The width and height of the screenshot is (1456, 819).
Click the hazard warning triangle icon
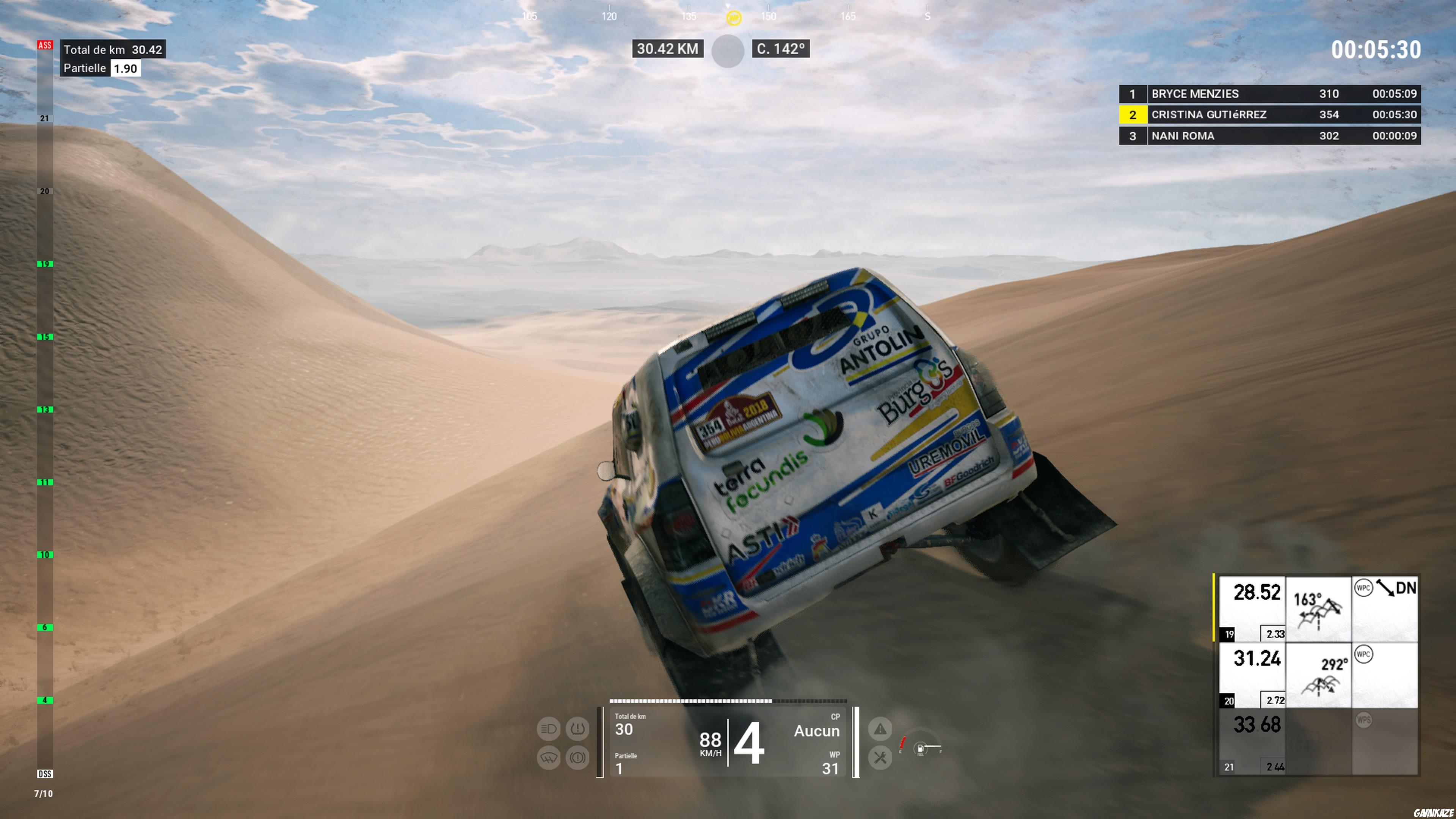[x=880, y=729]
